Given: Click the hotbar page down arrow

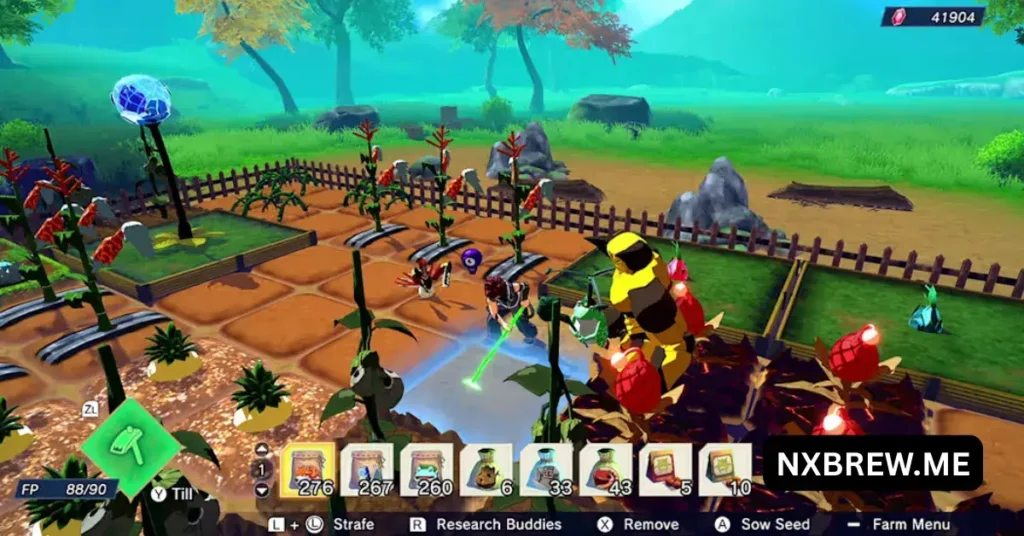Looking at the screenshot, I should point(262,490).
